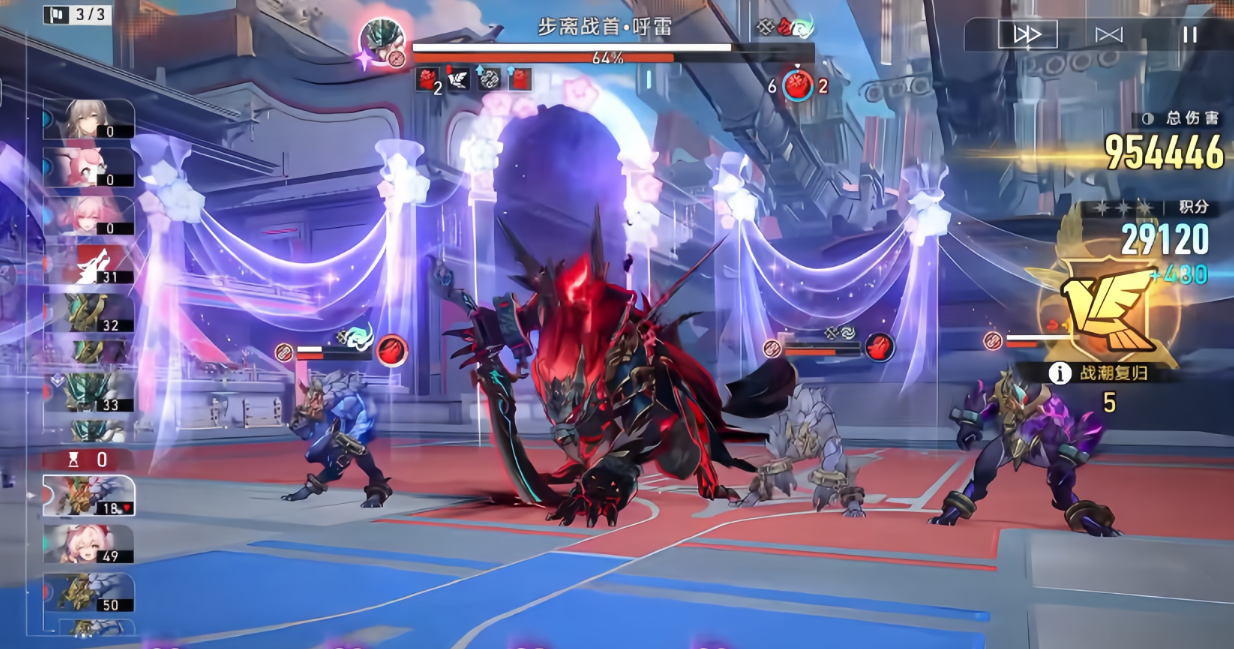Toggle the auto-battle button
The width and height of the screenshot is (1234, 649).
1109,35
